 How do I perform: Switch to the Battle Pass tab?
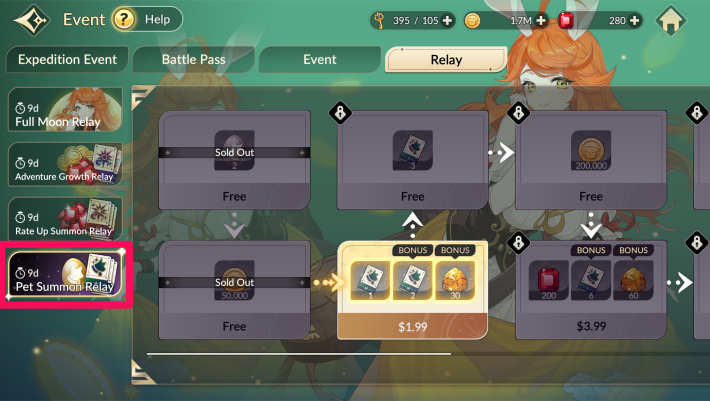[x=192, y=60]
